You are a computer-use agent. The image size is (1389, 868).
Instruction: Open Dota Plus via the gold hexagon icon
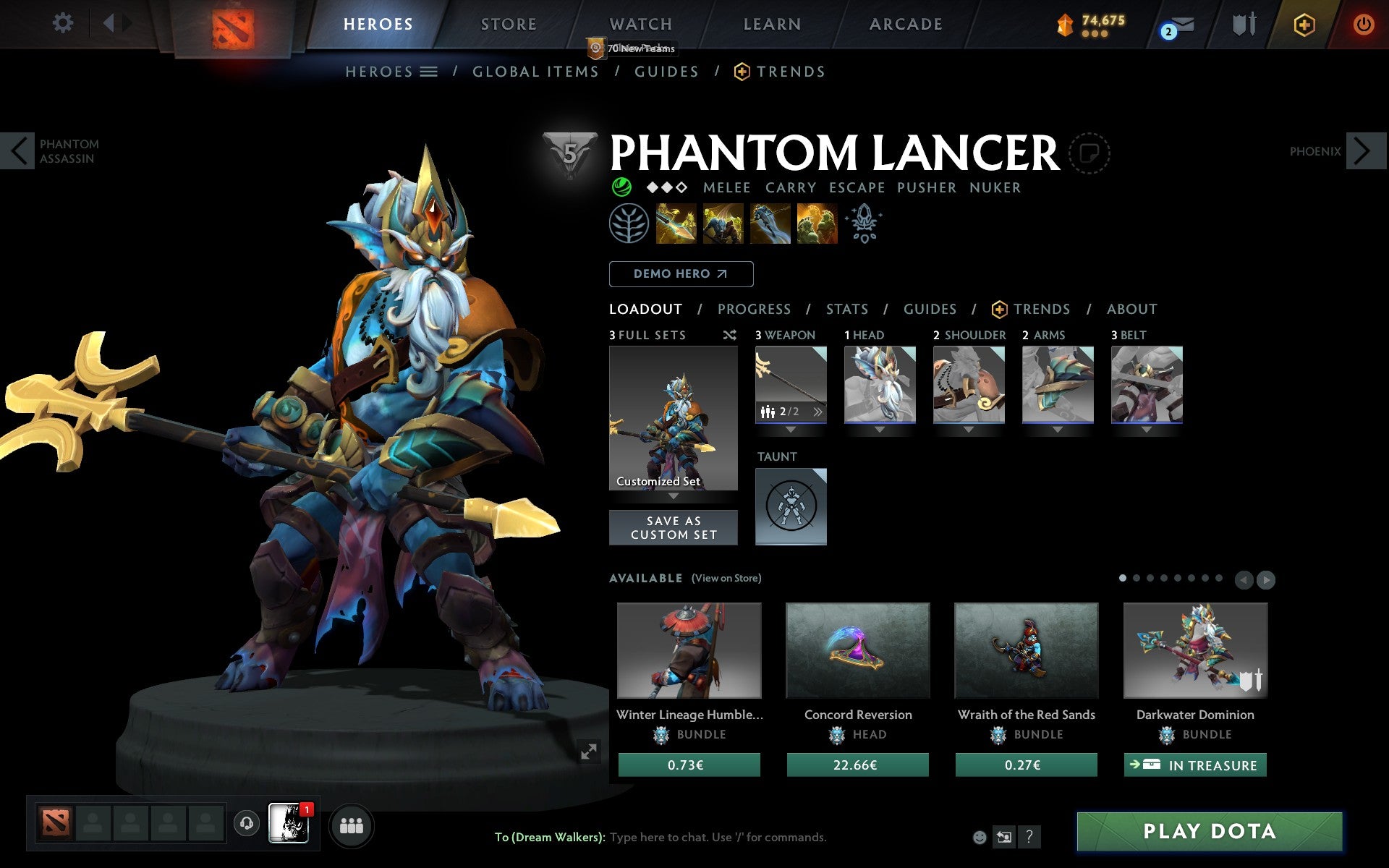(x=1304, y=24)
